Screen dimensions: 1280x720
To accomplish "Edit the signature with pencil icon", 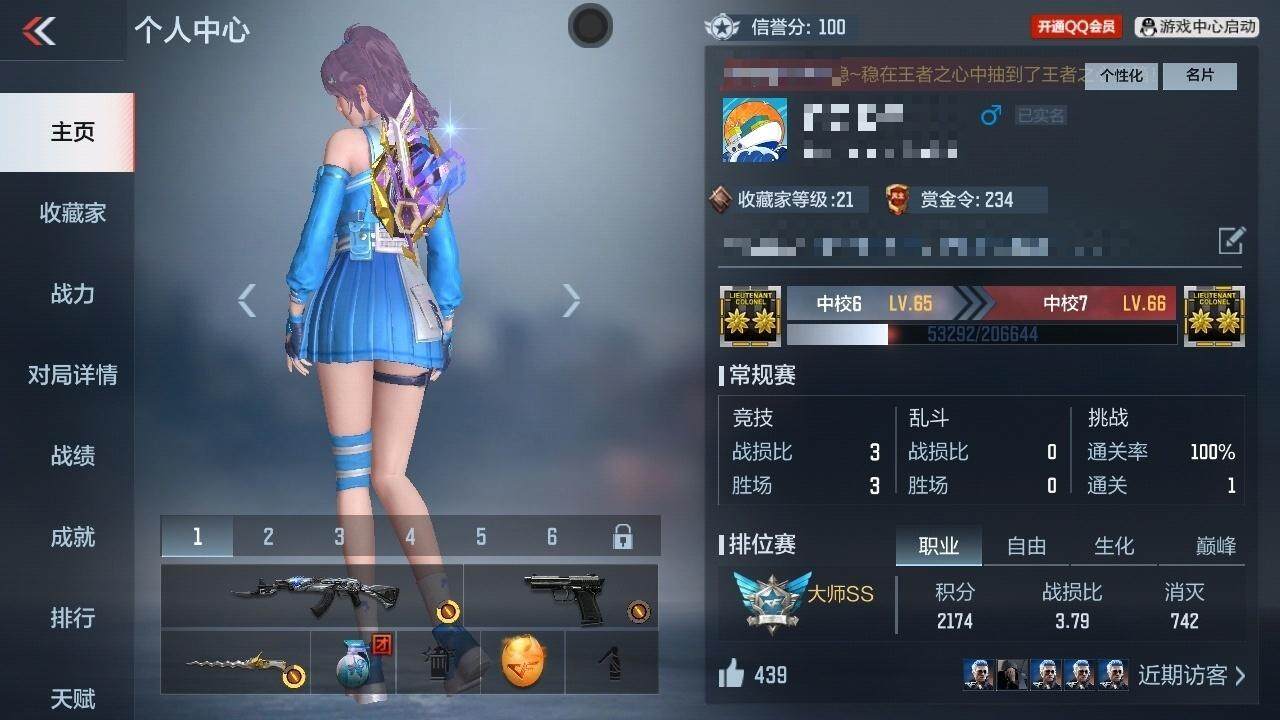I will (1231, 240).
